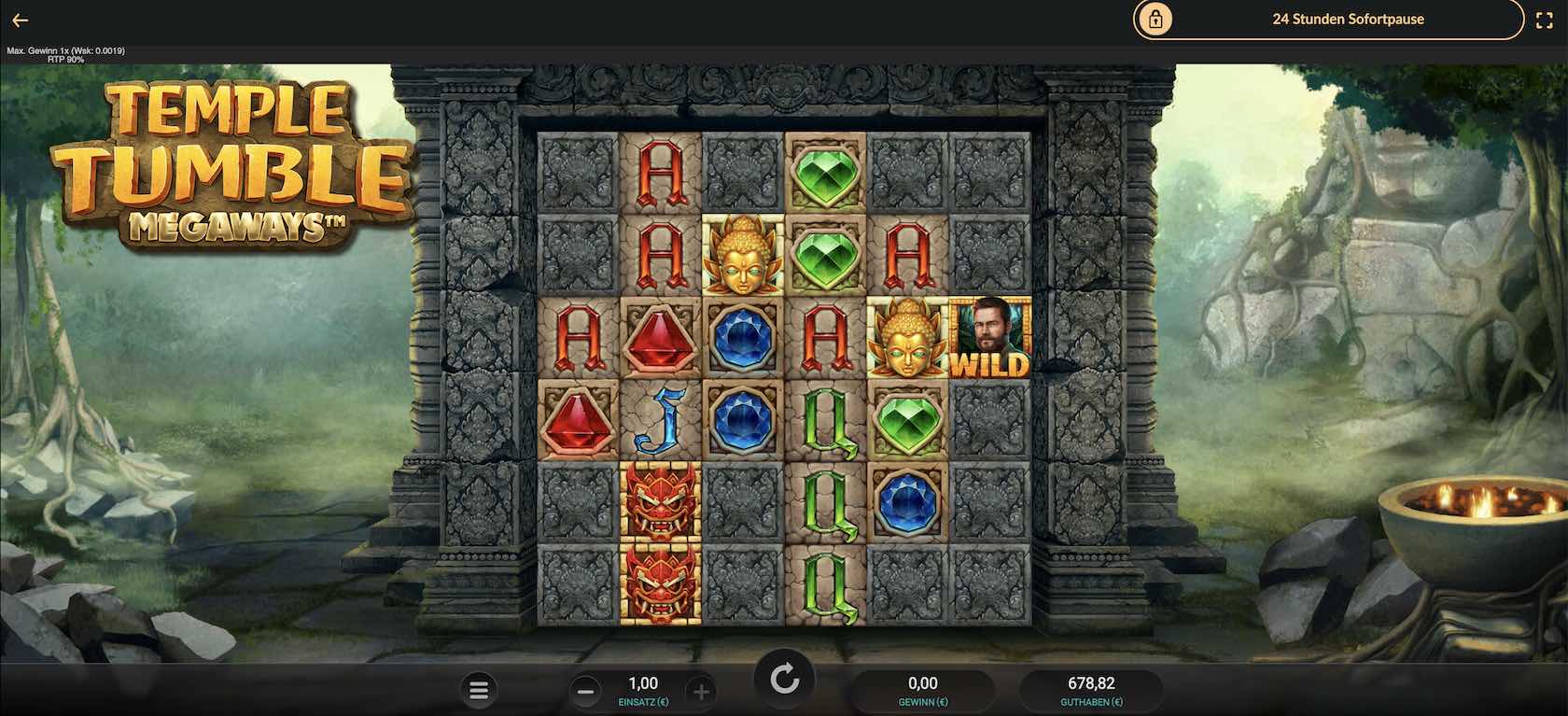Screen dimensions: 1568x716
Task: Increase the bet with the plus control
Action: tap(702, 691)
